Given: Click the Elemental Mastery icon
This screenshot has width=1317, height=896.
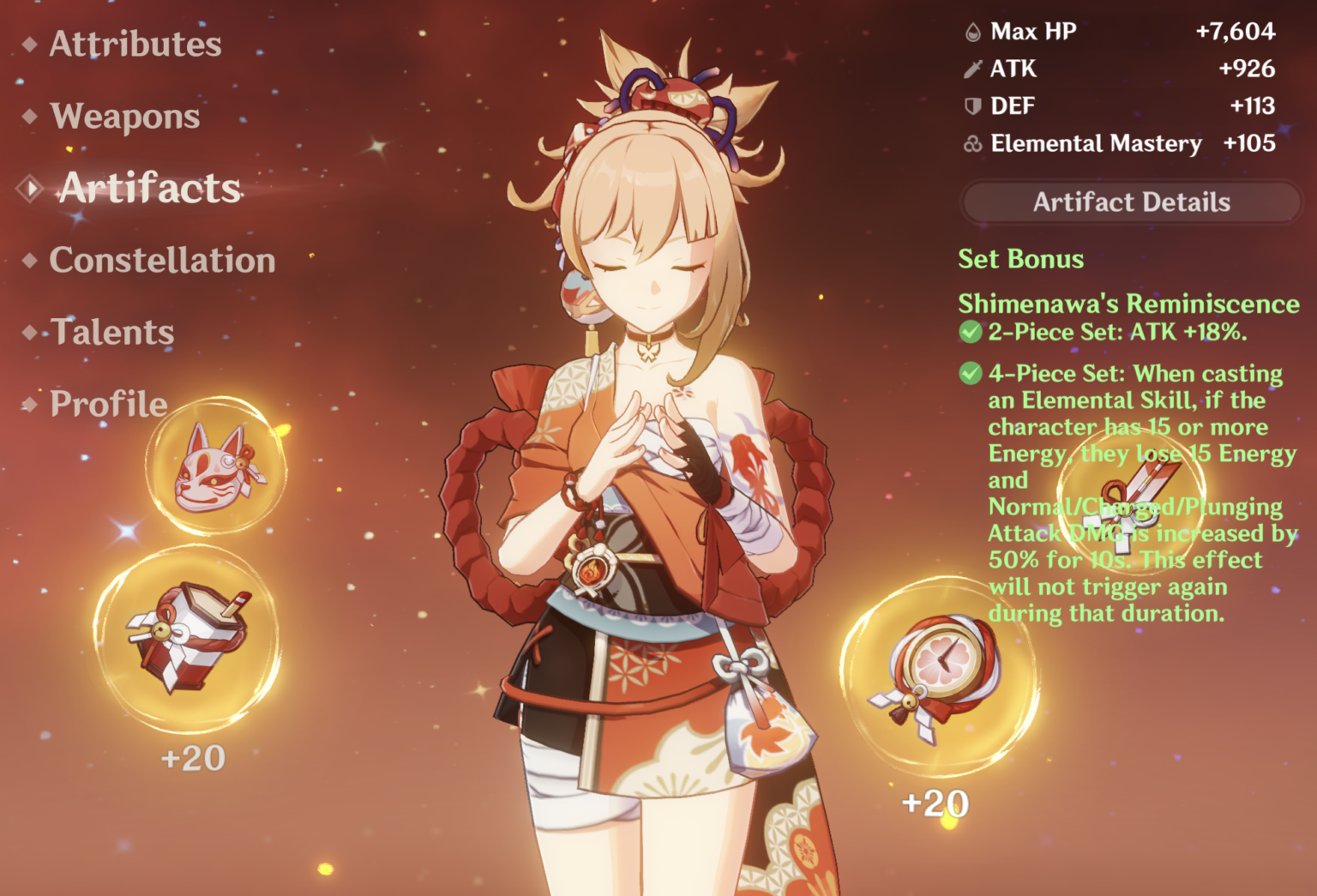Looking at the screenshot, I should click(972, 143).
